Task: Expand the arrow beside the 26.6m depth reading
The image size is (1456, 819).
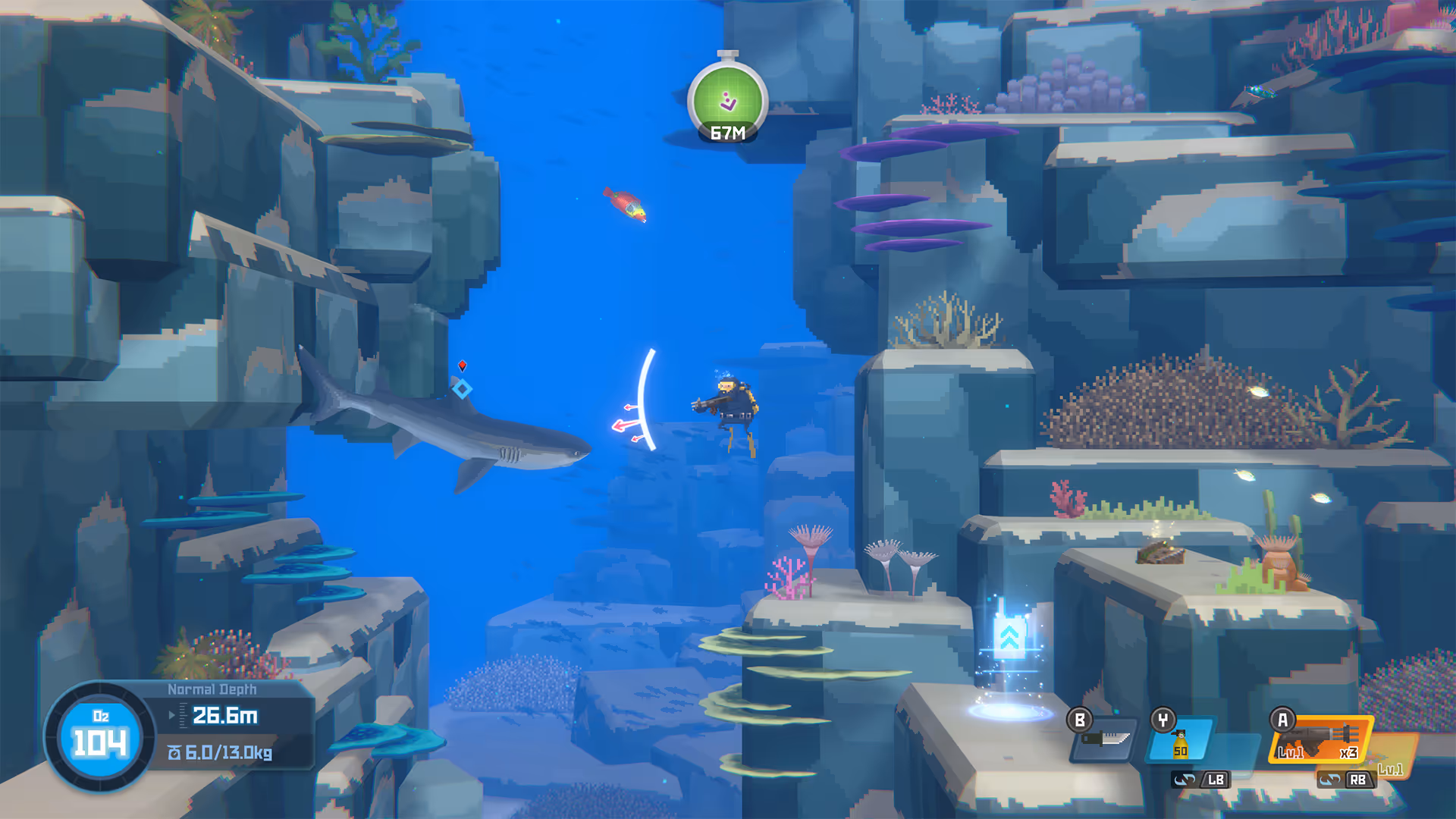Action: 170,714
